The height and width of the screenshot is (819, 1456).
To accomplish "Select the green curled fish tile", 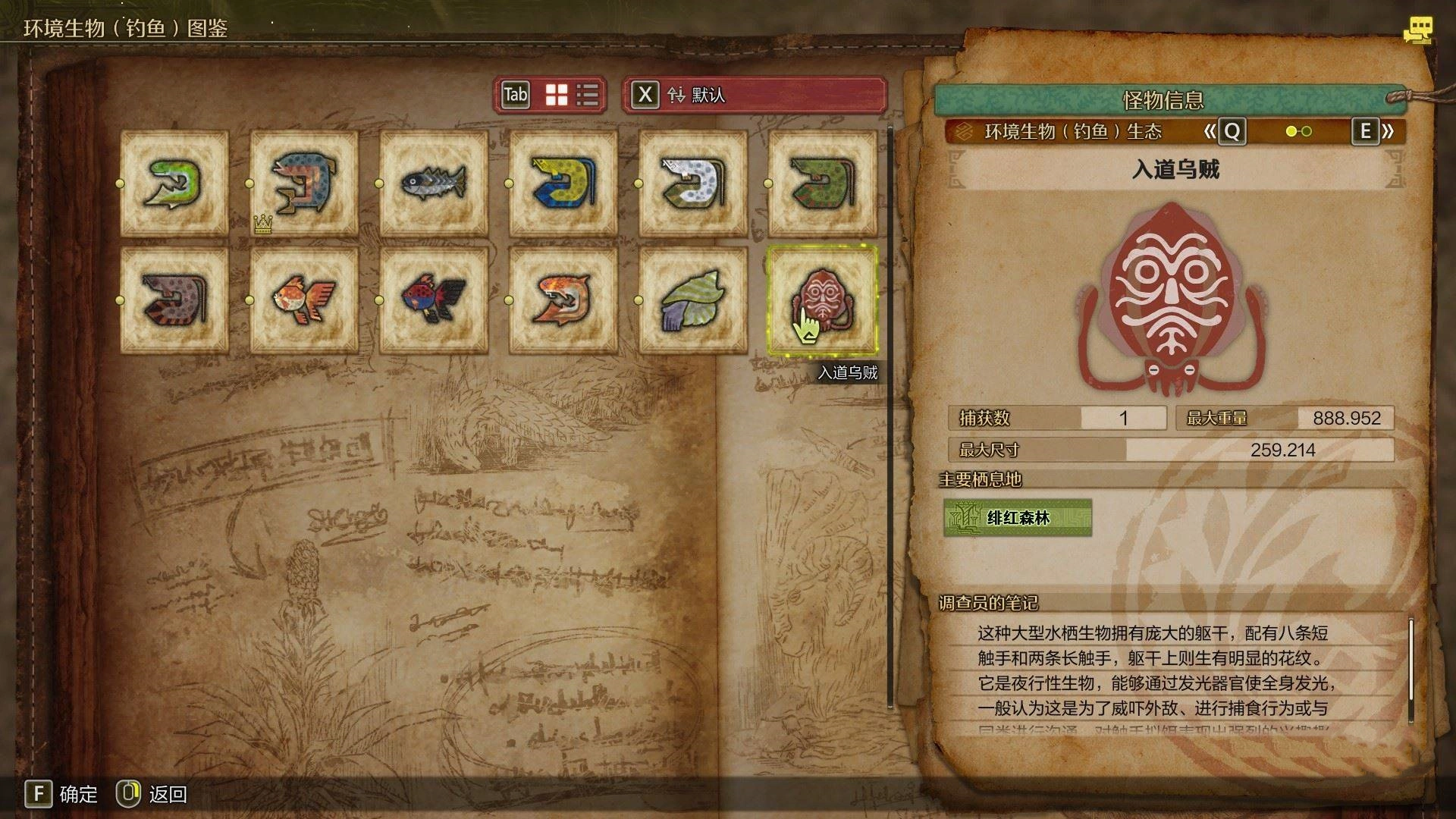I will (x=174, y=184).
